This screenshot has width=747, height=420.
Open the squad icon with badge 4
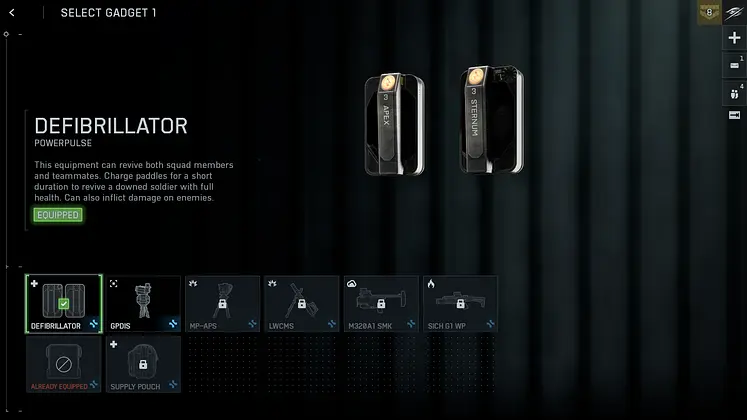(735, 92)
